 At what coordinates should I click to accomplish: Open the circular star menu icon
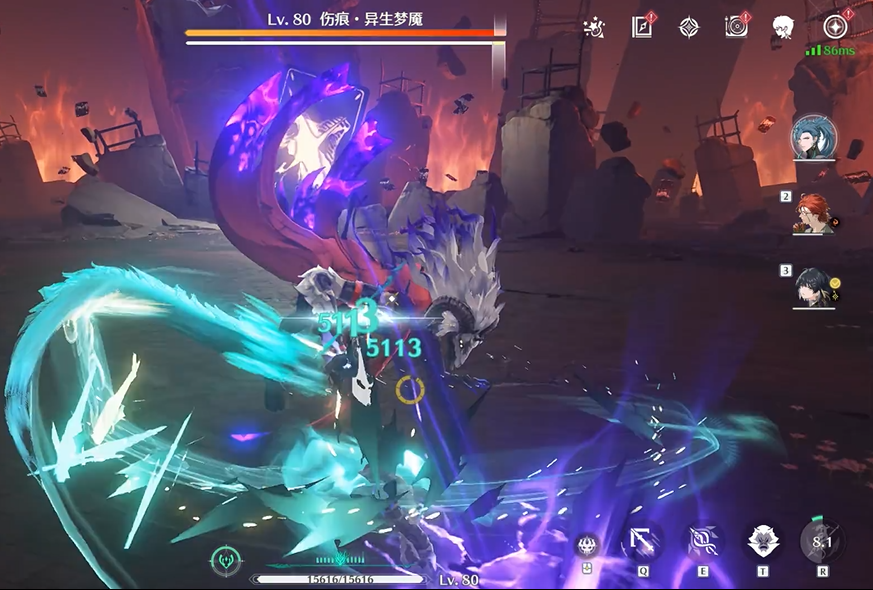(x=835, y=27)
